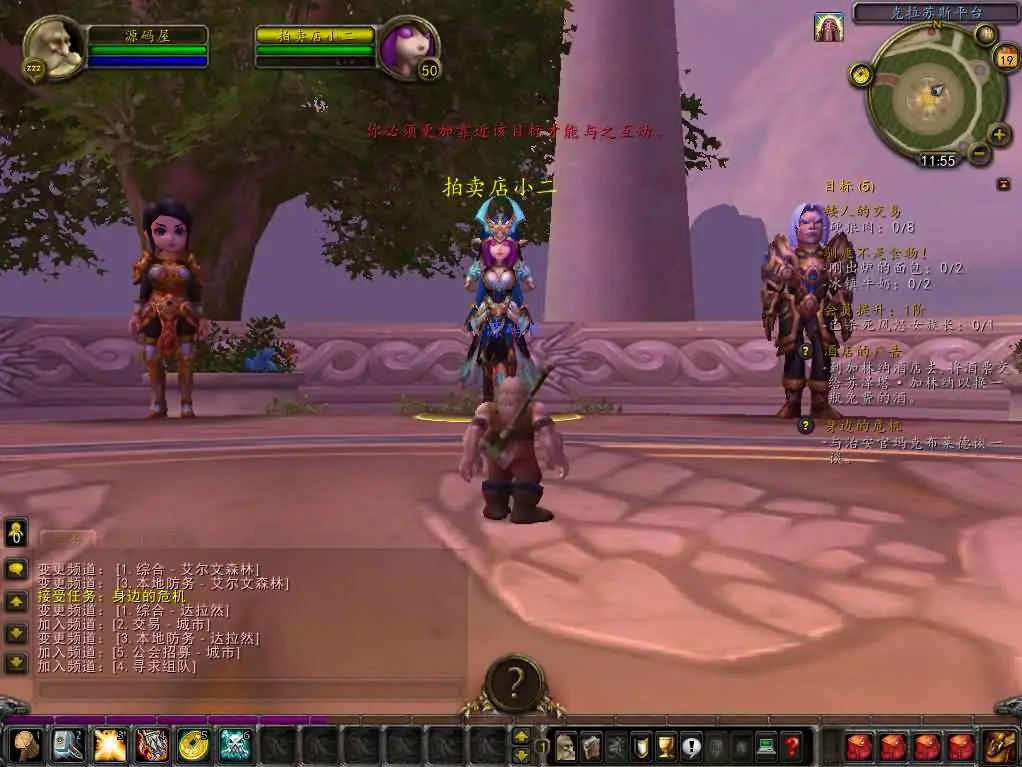Zoom out the minimap with the minus button

979,153
